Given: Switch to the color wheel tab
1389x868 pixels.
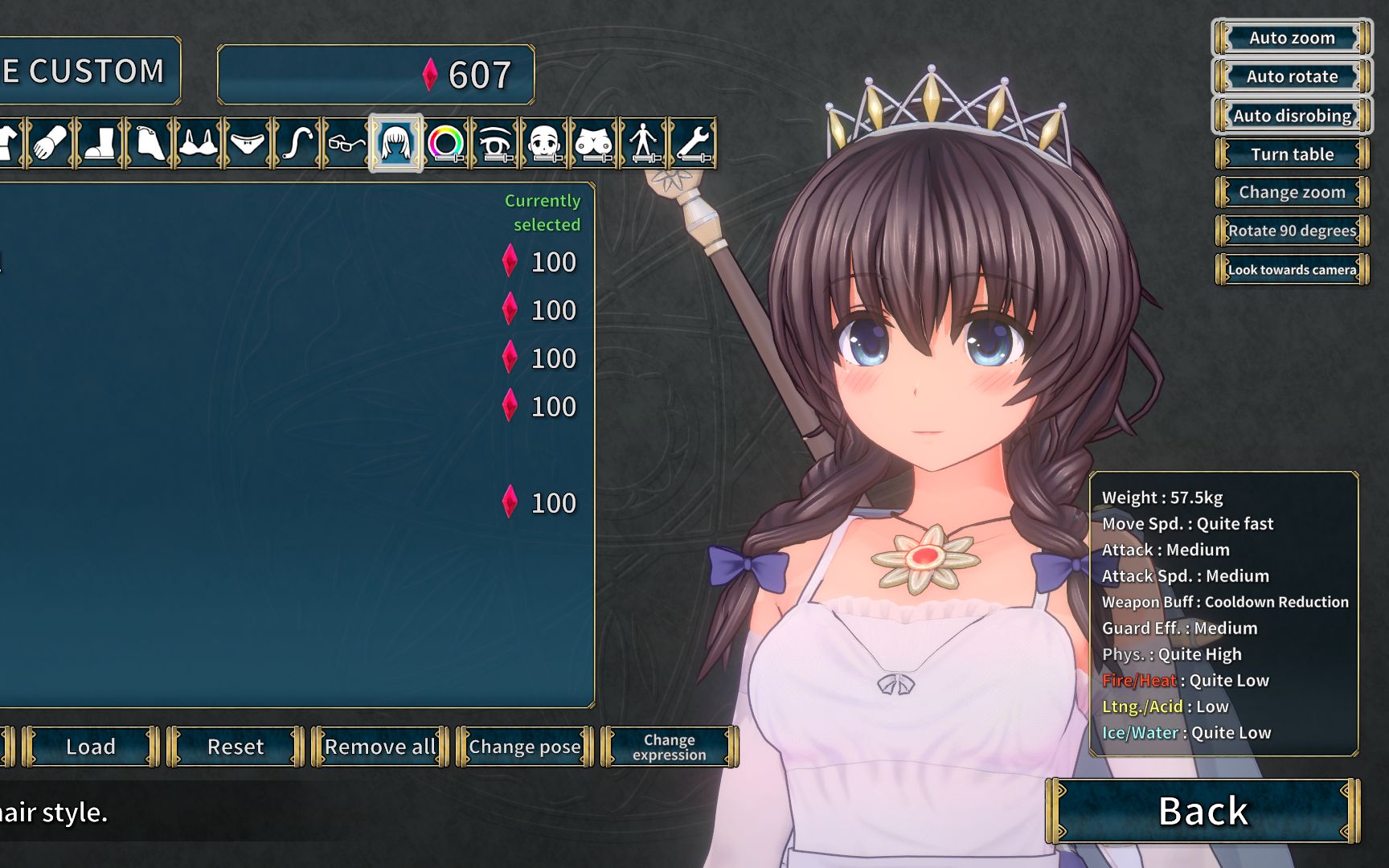Looking at the screenshot, I should point(446,143).
